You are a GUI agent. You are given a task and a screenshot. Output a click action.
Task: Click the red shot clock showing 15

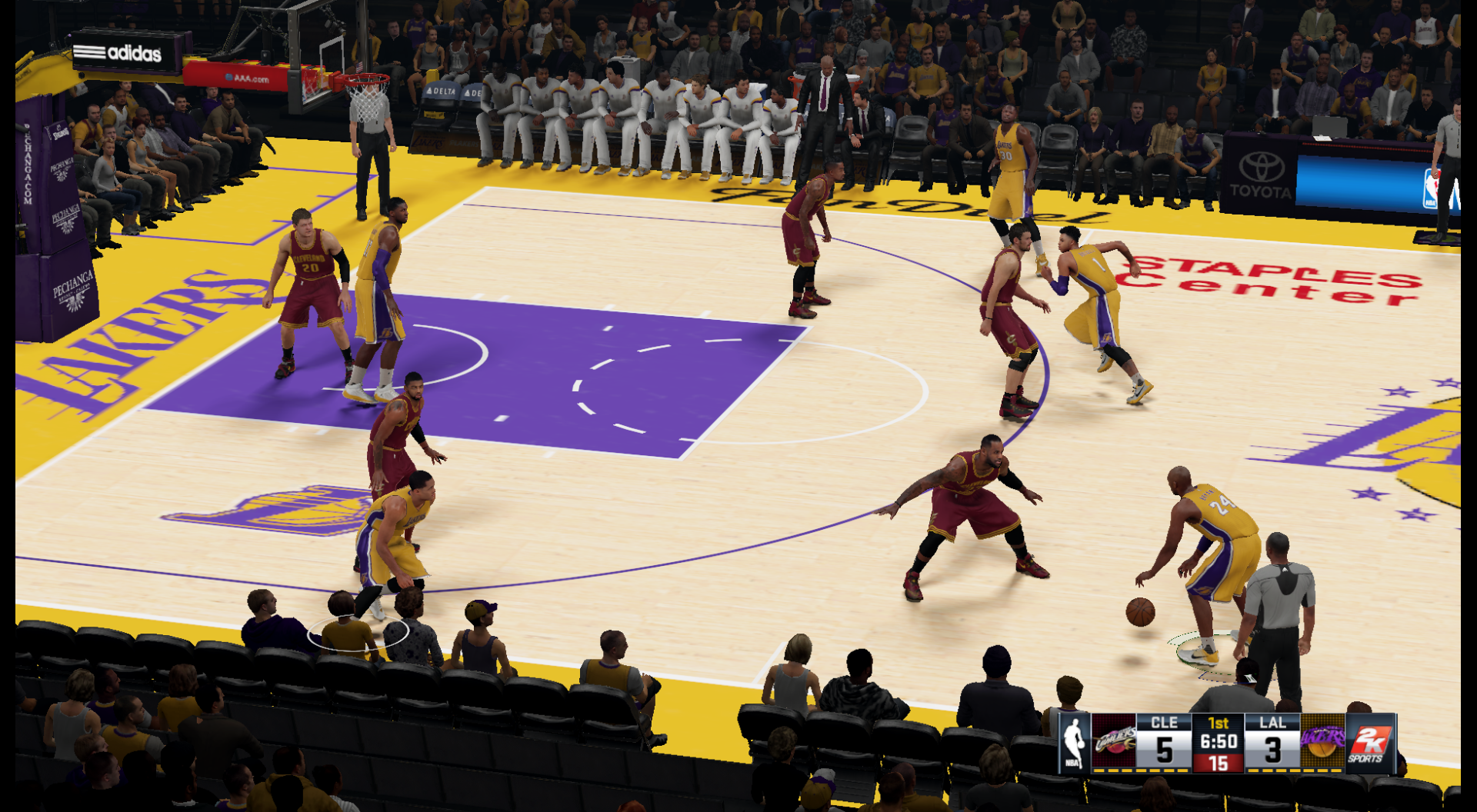(x=1220, y=762)
